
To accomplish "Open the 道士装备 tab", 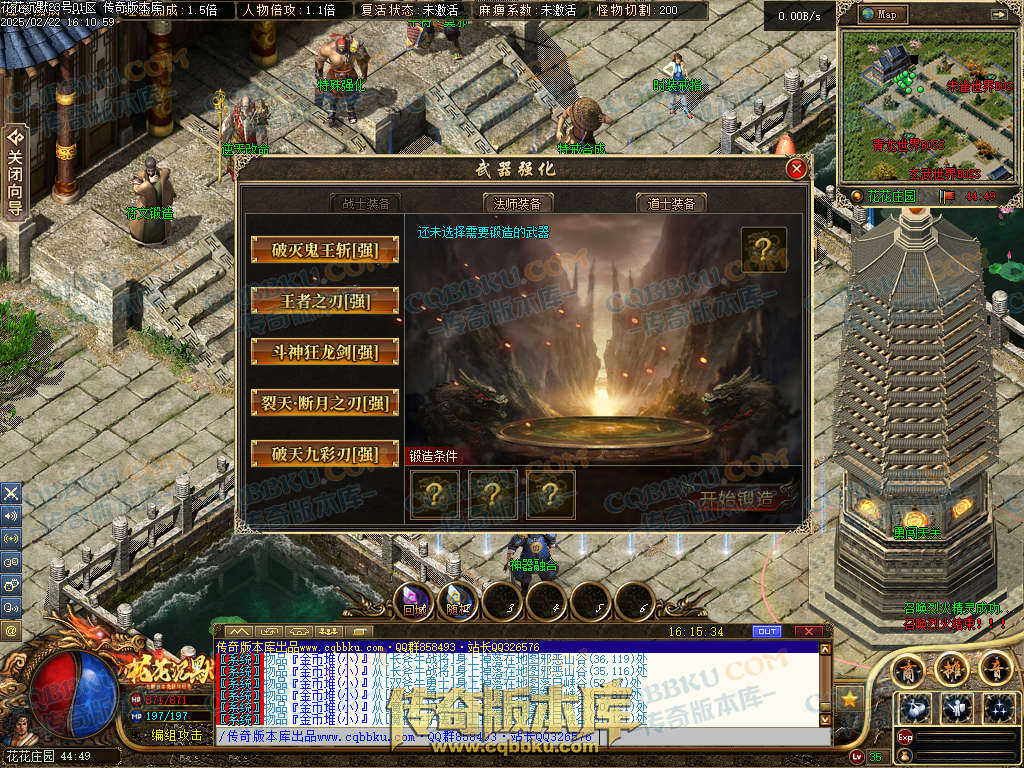I will tap(671, 203).
